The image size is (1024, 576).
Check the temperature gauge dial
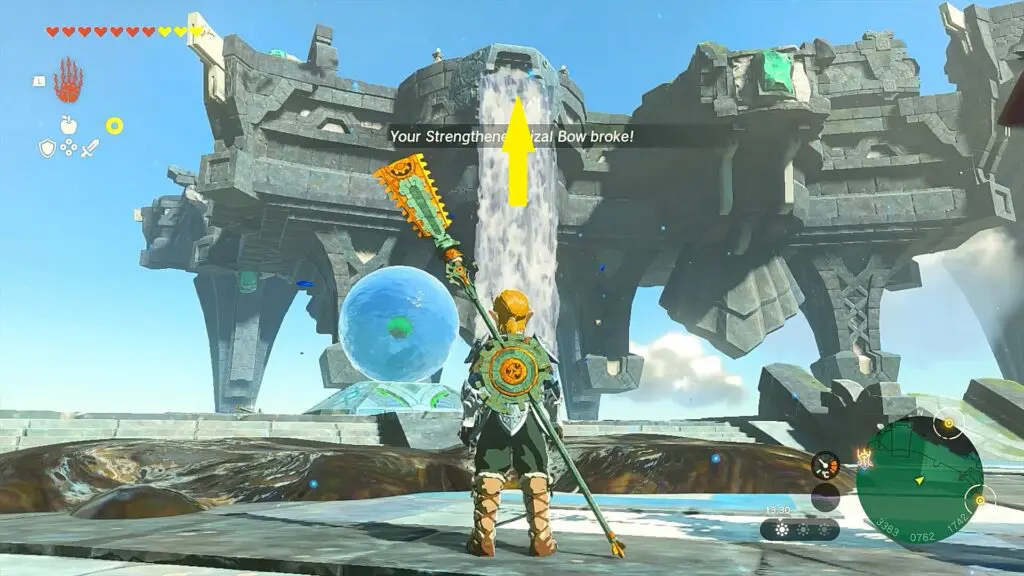click(826, 465)
